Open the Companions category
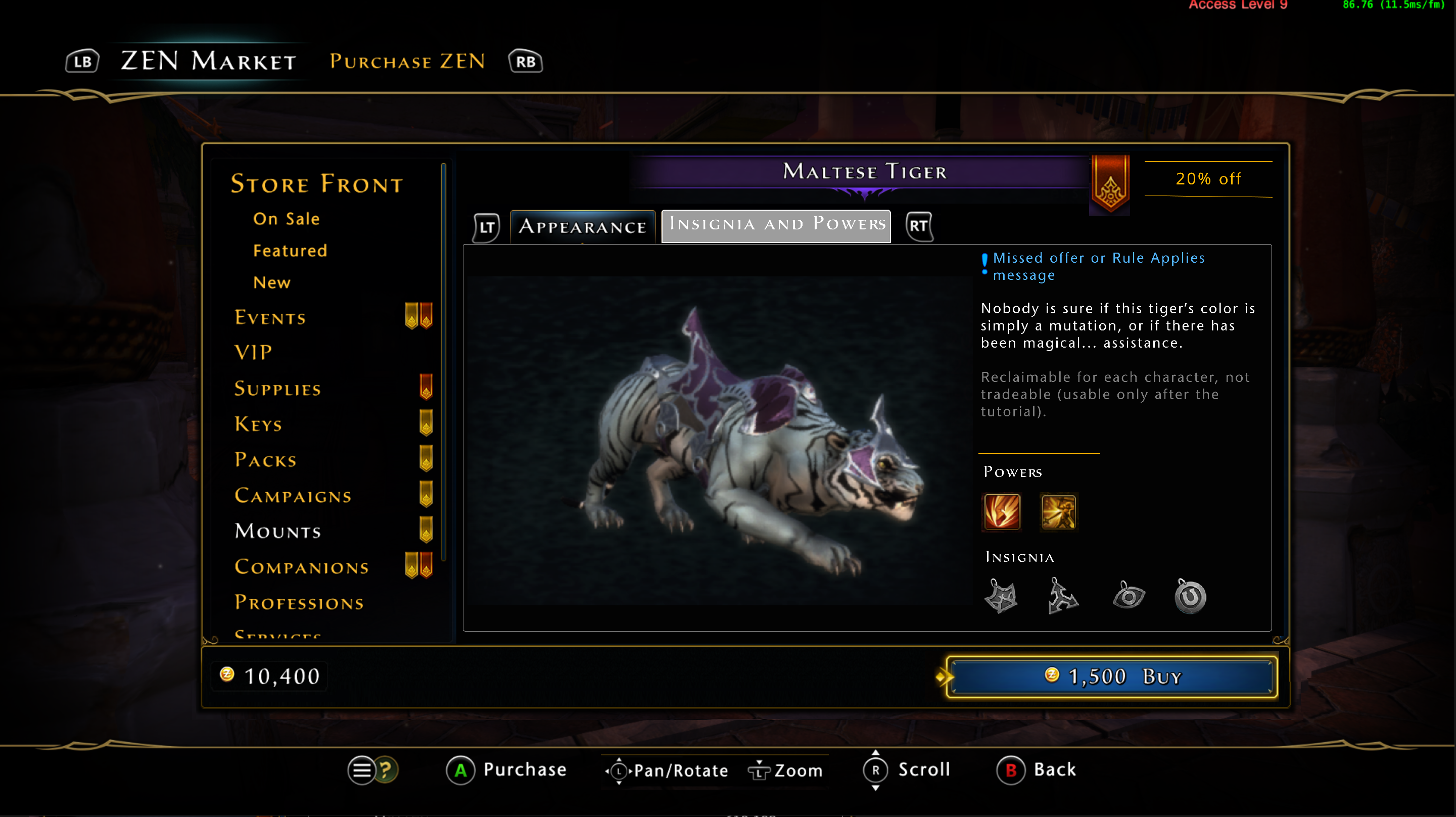Screen dimensions: 1456x817 point(301,567)
